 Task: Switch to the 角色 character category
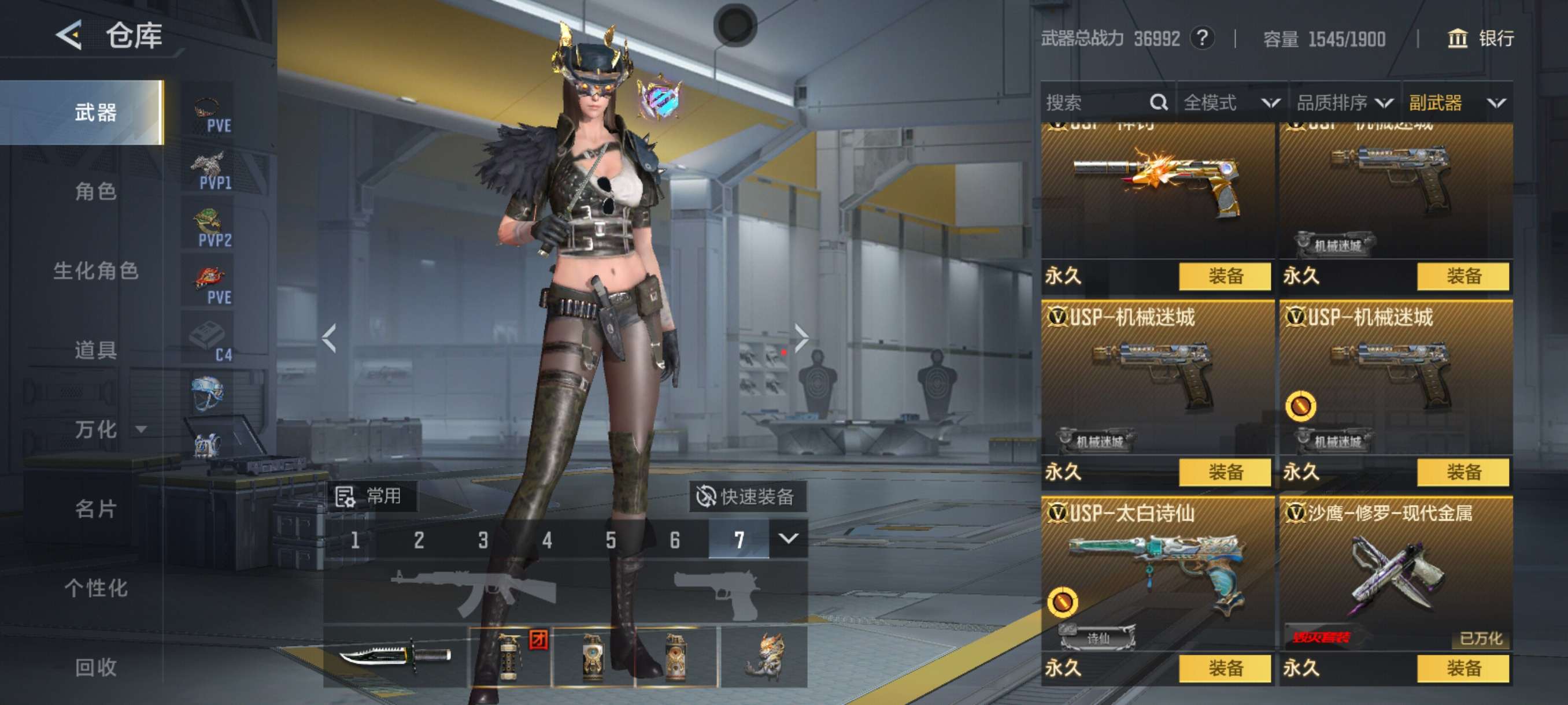[95, 192]
